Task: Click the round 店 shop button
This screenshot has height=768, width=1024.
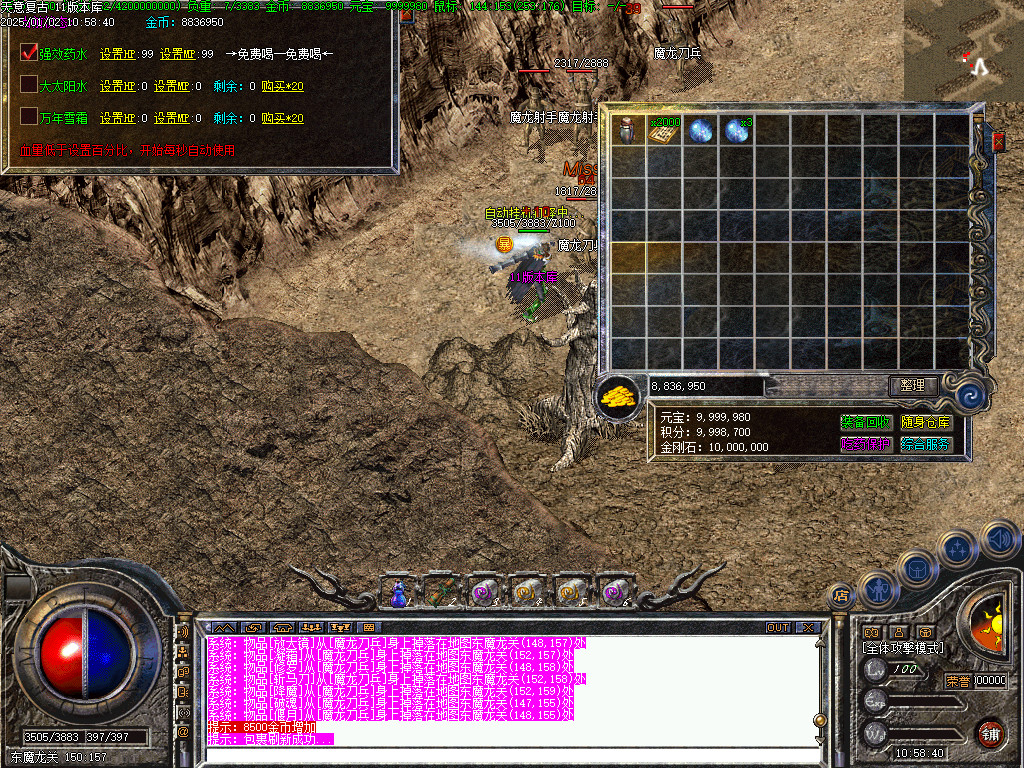Action: tap(841, 596)
